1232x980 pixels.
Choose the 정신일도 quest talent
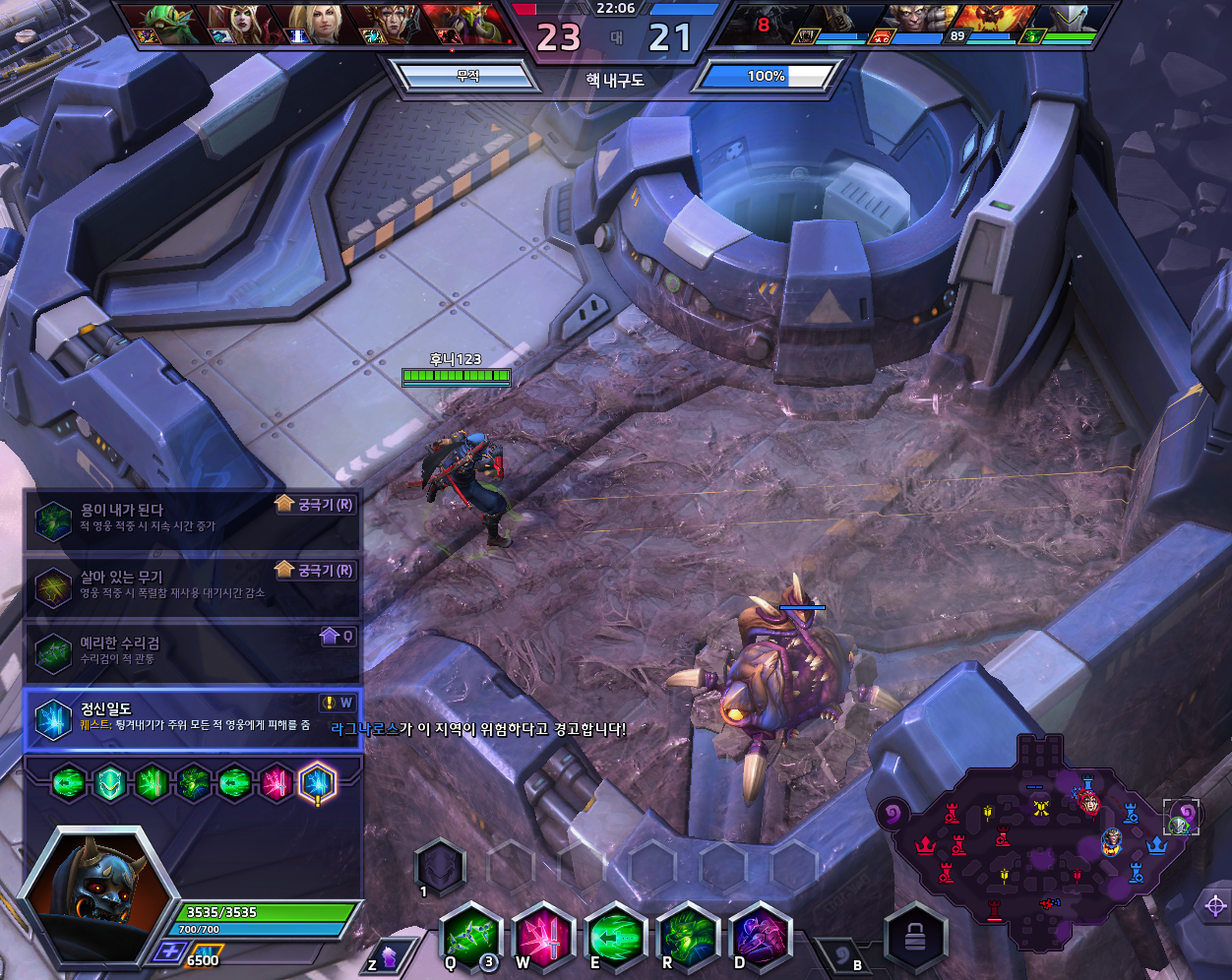coord(192,717)
